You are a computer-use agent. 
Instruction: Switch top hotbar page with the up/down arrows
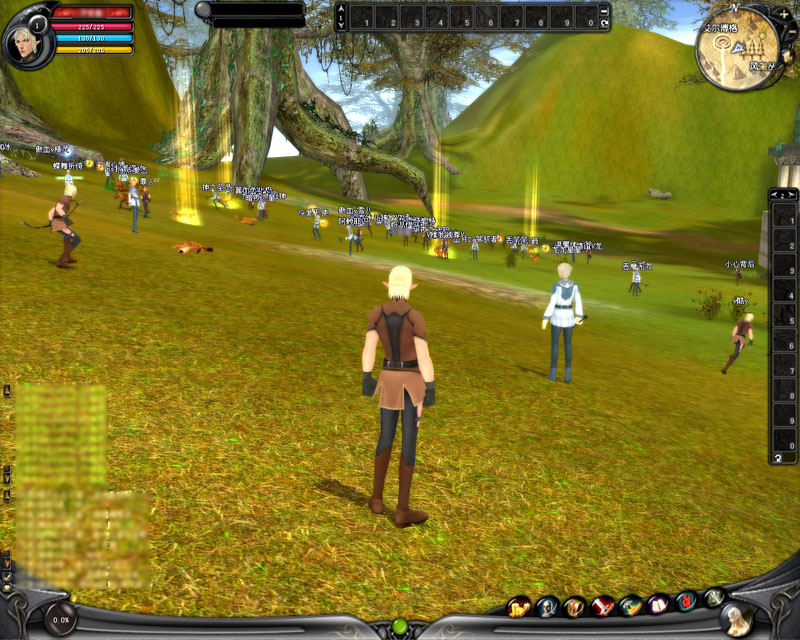coord(341,18)
